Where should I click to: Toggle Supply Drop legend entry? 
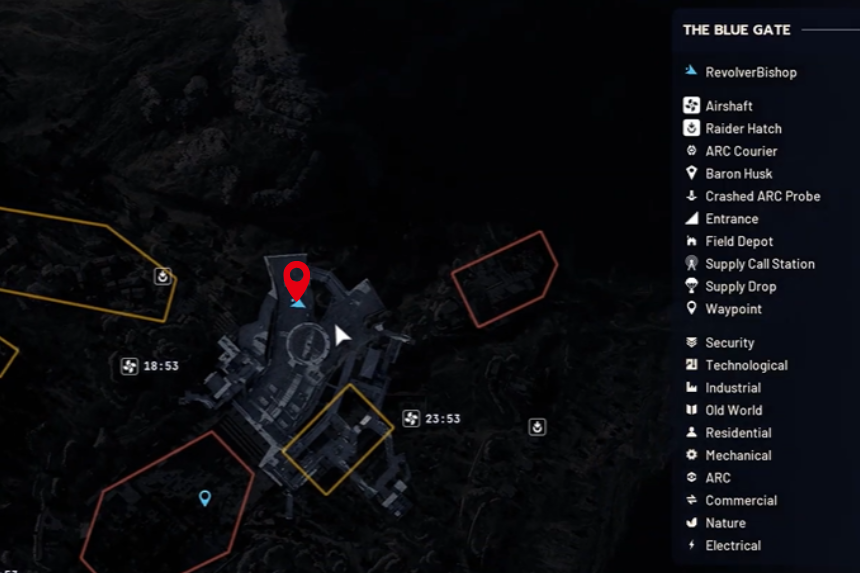pyautogui.click(x=740, y=287)
